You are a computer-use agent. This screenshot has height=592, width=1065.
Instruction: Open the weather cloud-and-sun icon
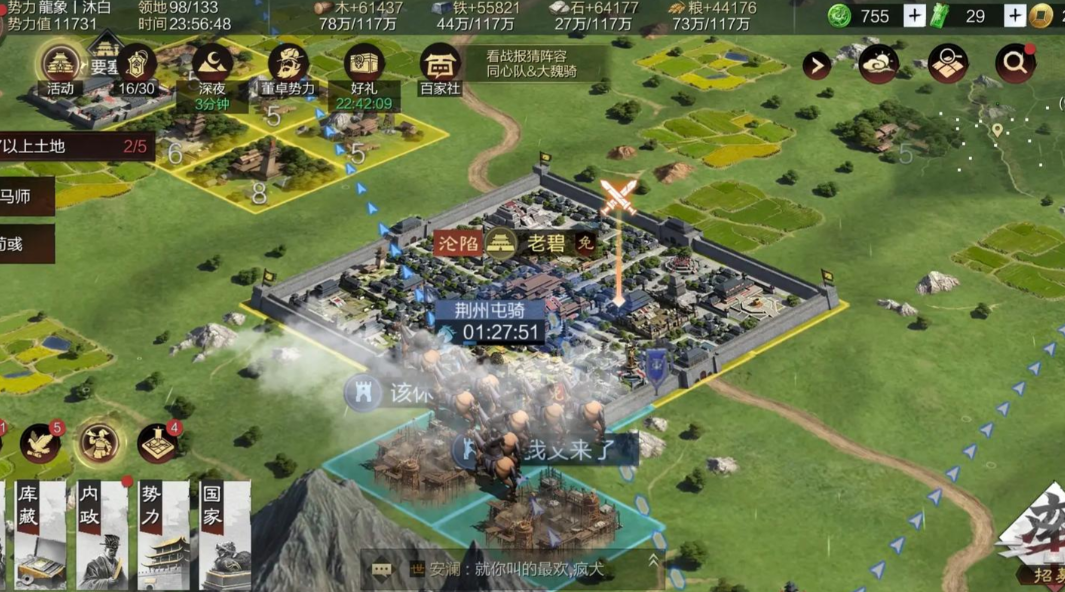coord(878,64)
